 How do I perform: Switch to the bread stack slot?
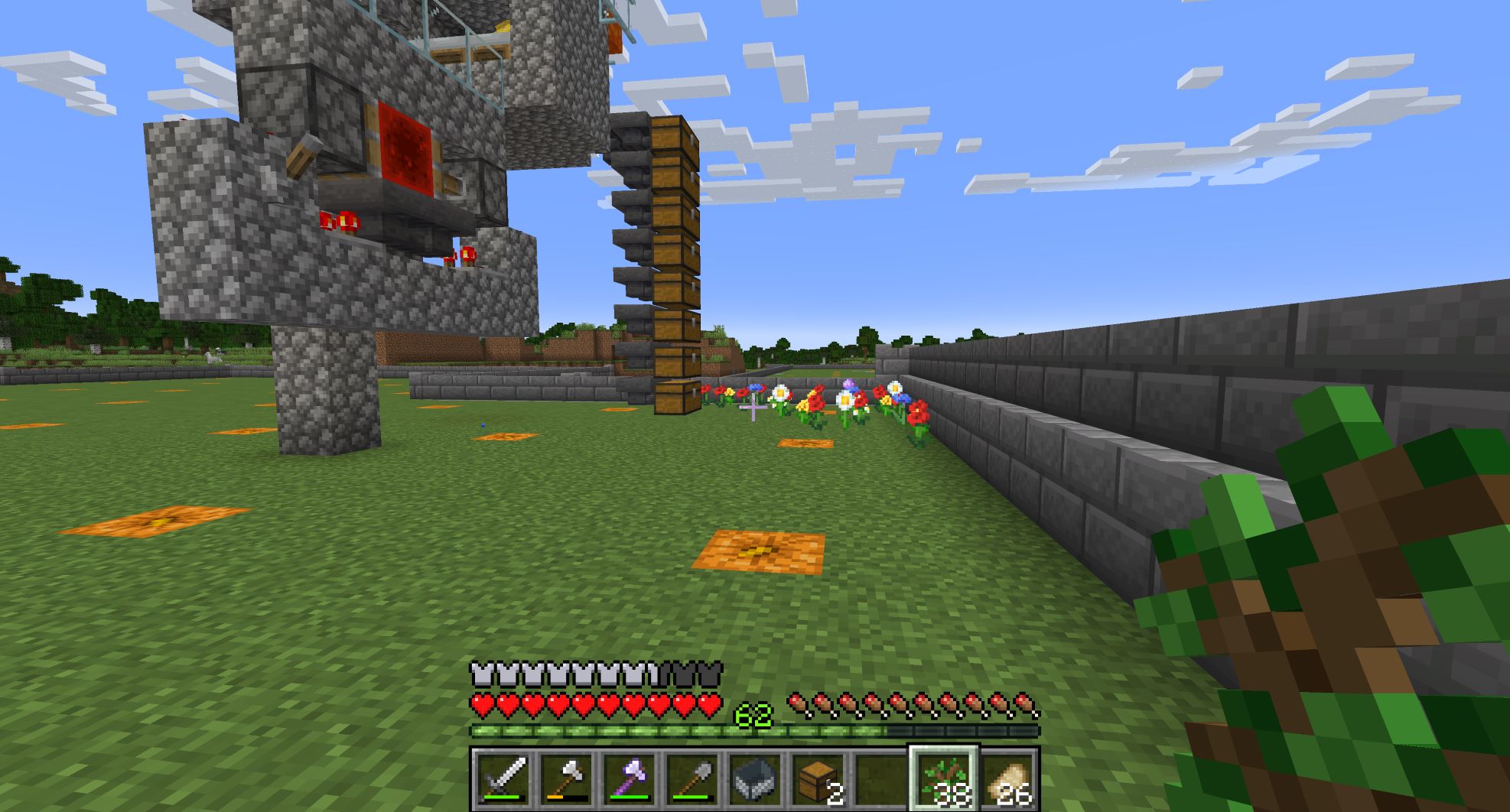[x=1007, y=778]
